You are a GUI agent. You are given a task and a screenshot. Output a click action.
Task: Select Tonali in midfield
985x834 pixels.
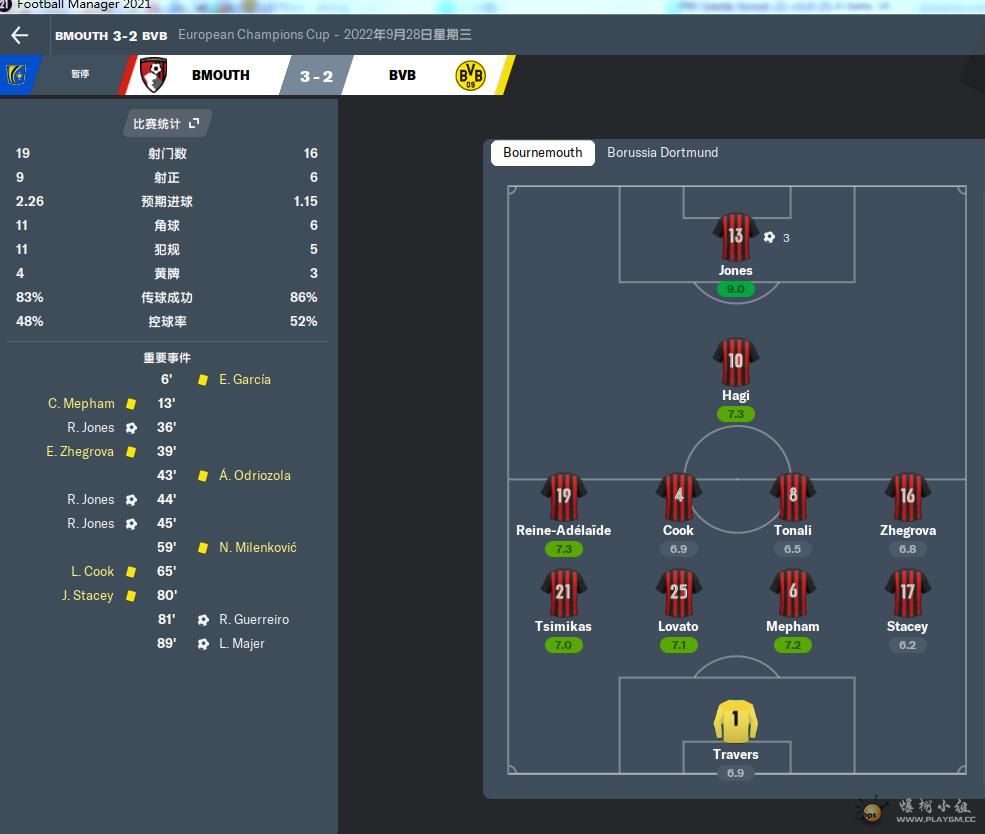tap(792, 498)
